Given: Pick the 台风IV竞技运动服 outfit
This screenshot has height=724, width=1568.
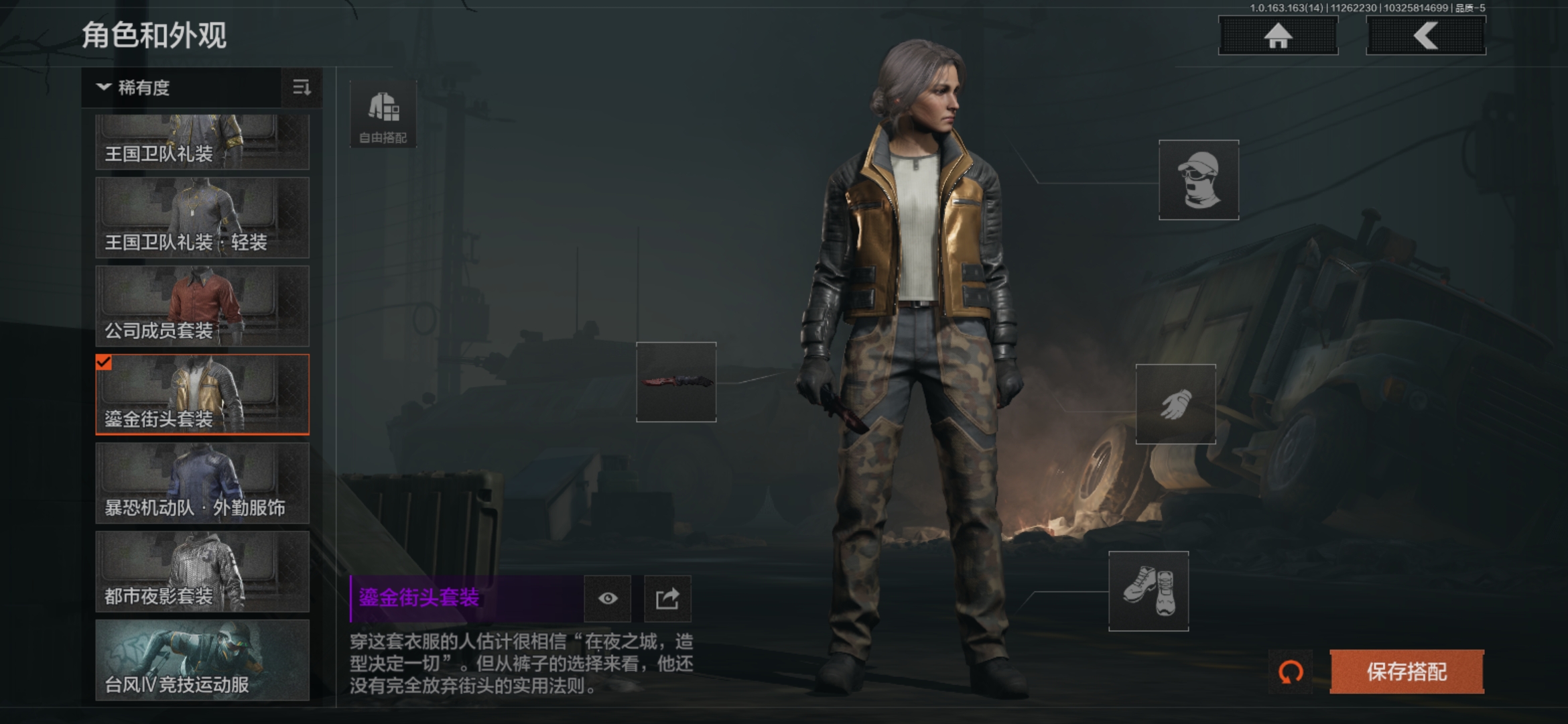Looking at the screenshot, I should [202, 660].
